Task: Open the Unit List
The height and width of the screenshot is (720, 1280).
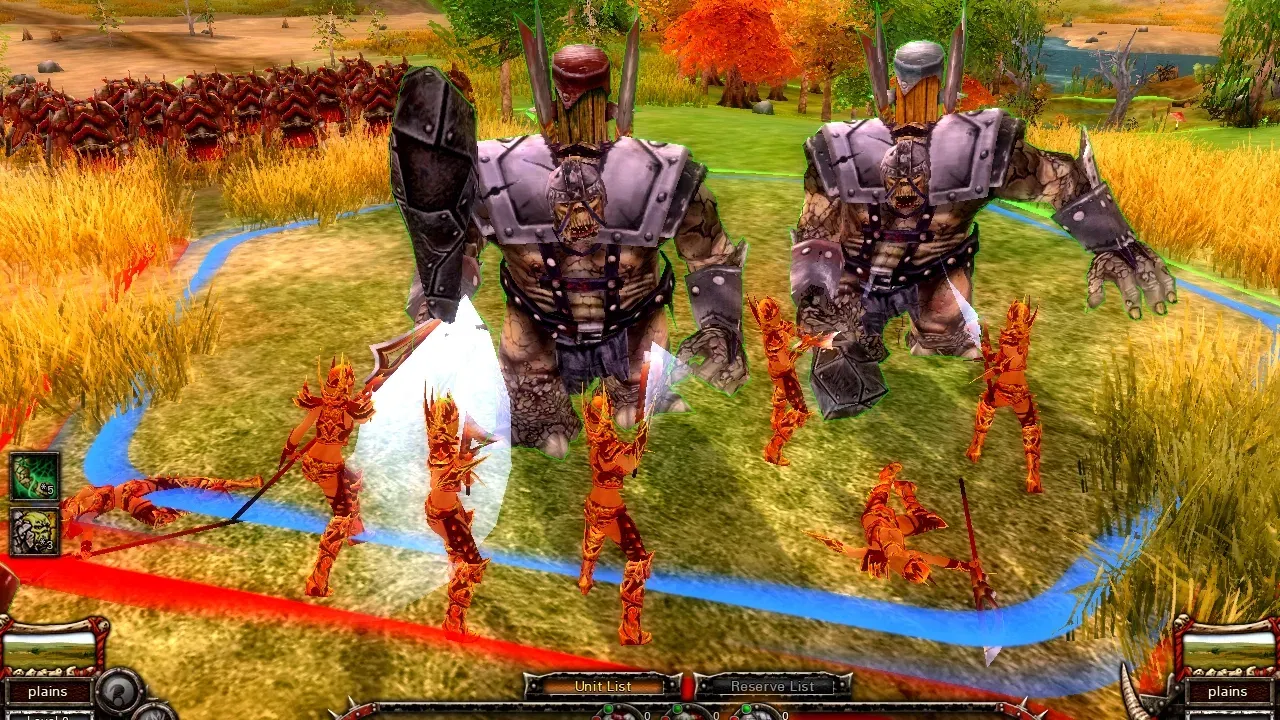Action: (604, 687)
